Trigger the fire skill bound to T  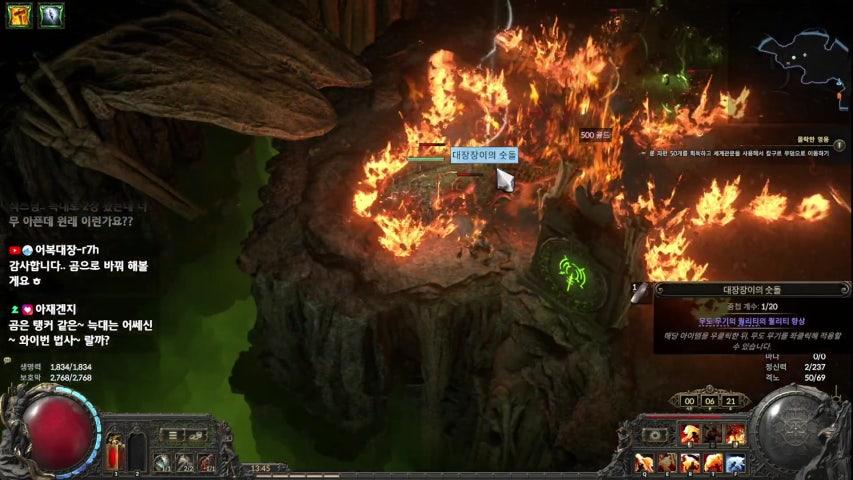712,463
